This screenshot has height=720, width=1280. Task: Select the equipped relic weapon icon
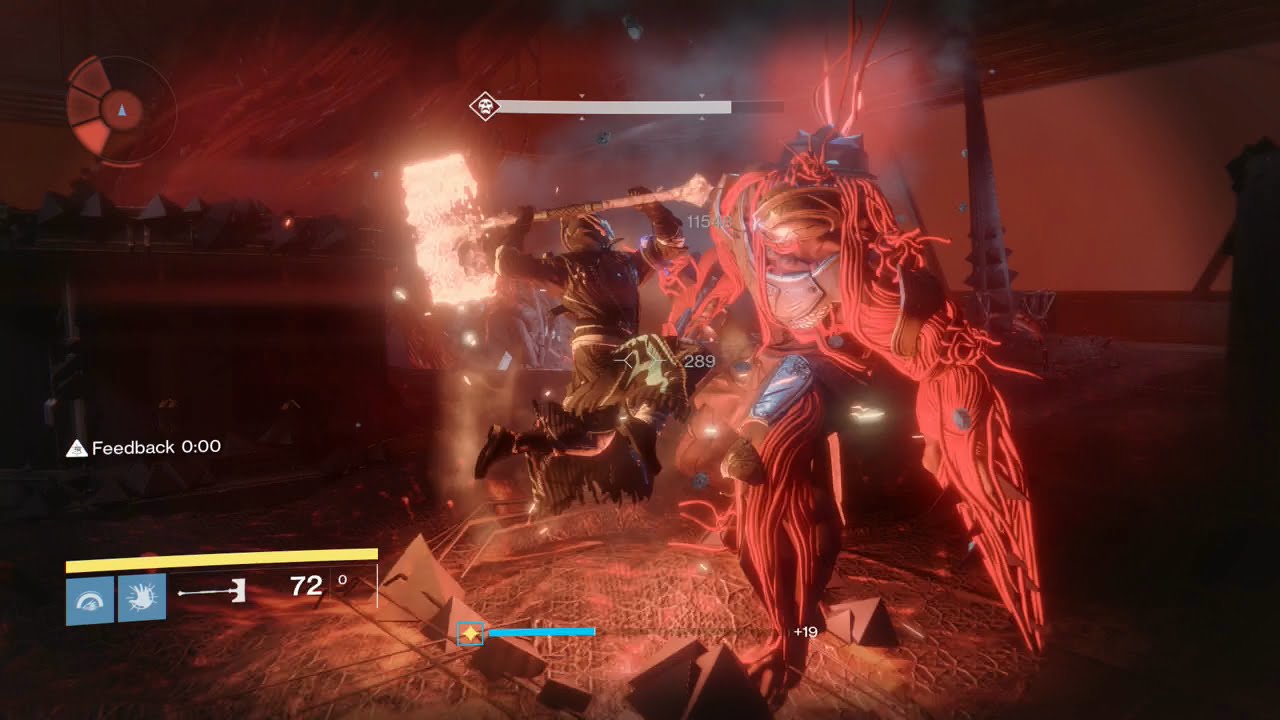pyautogui.click(x=212, y=593)
